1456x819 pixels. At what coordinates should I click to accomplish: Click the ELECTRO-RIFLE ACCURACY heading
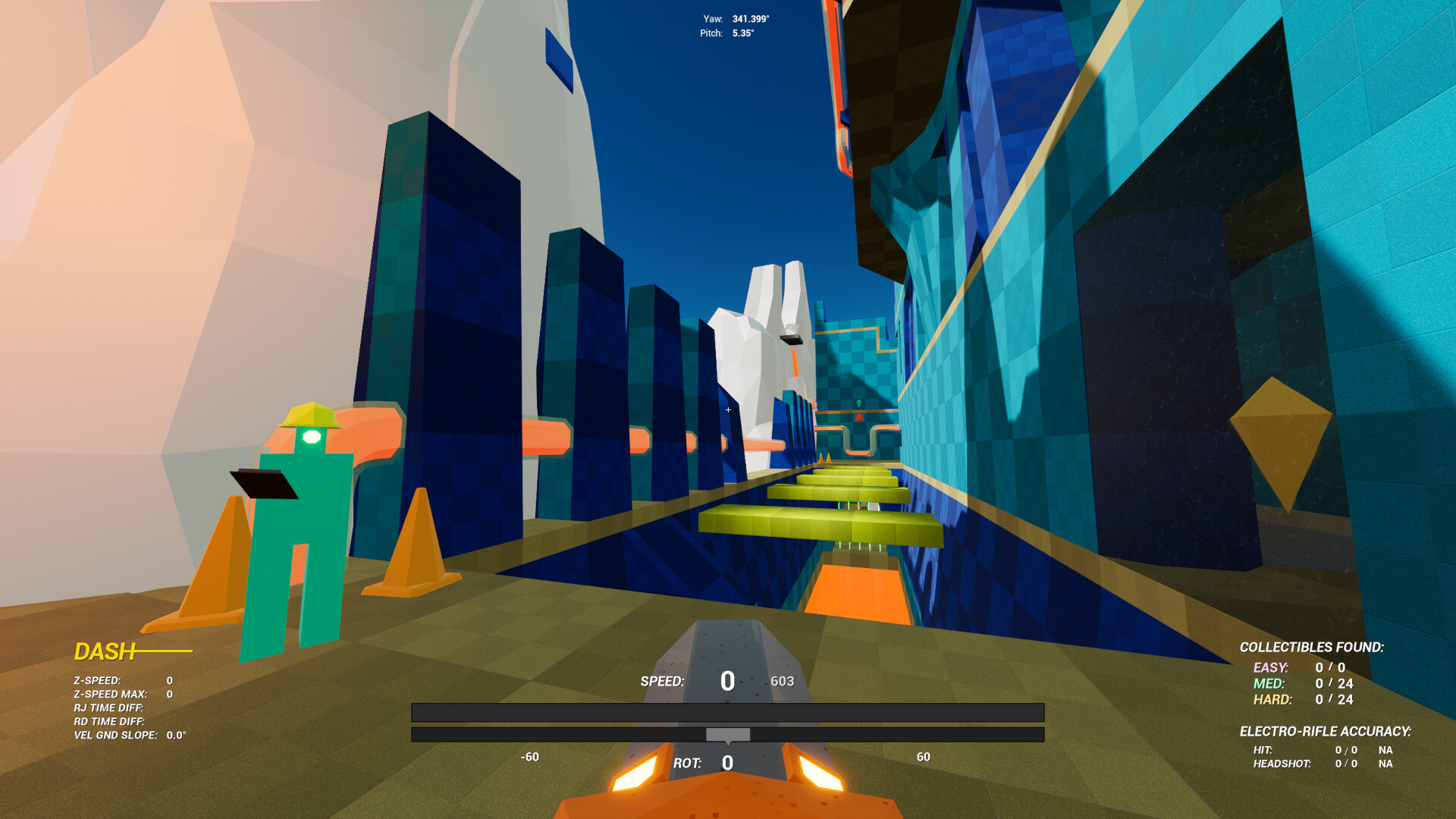point(1328,731)
